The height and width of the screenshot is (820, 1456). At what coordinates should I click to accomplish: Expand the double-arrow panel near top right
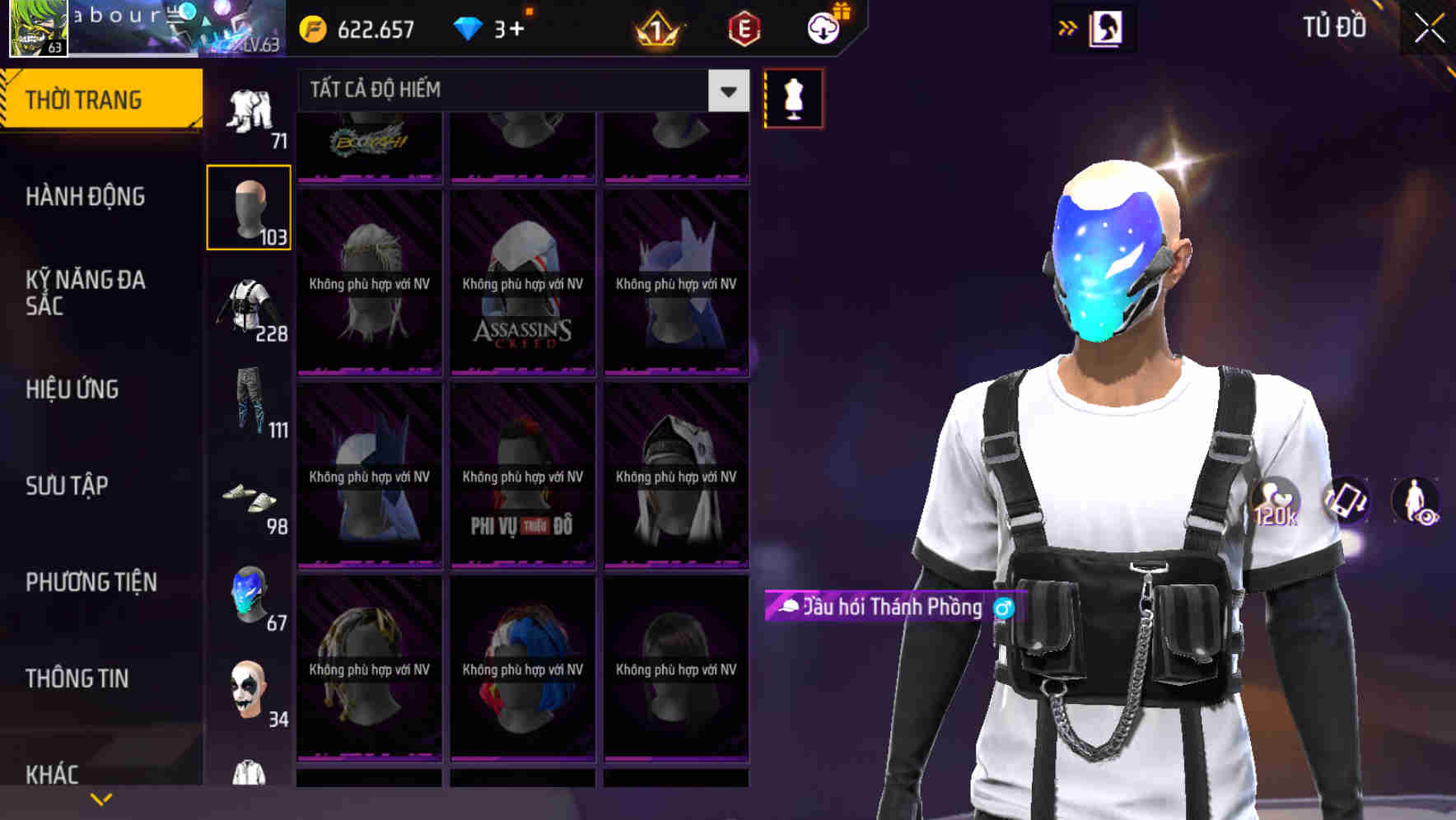1066,27
